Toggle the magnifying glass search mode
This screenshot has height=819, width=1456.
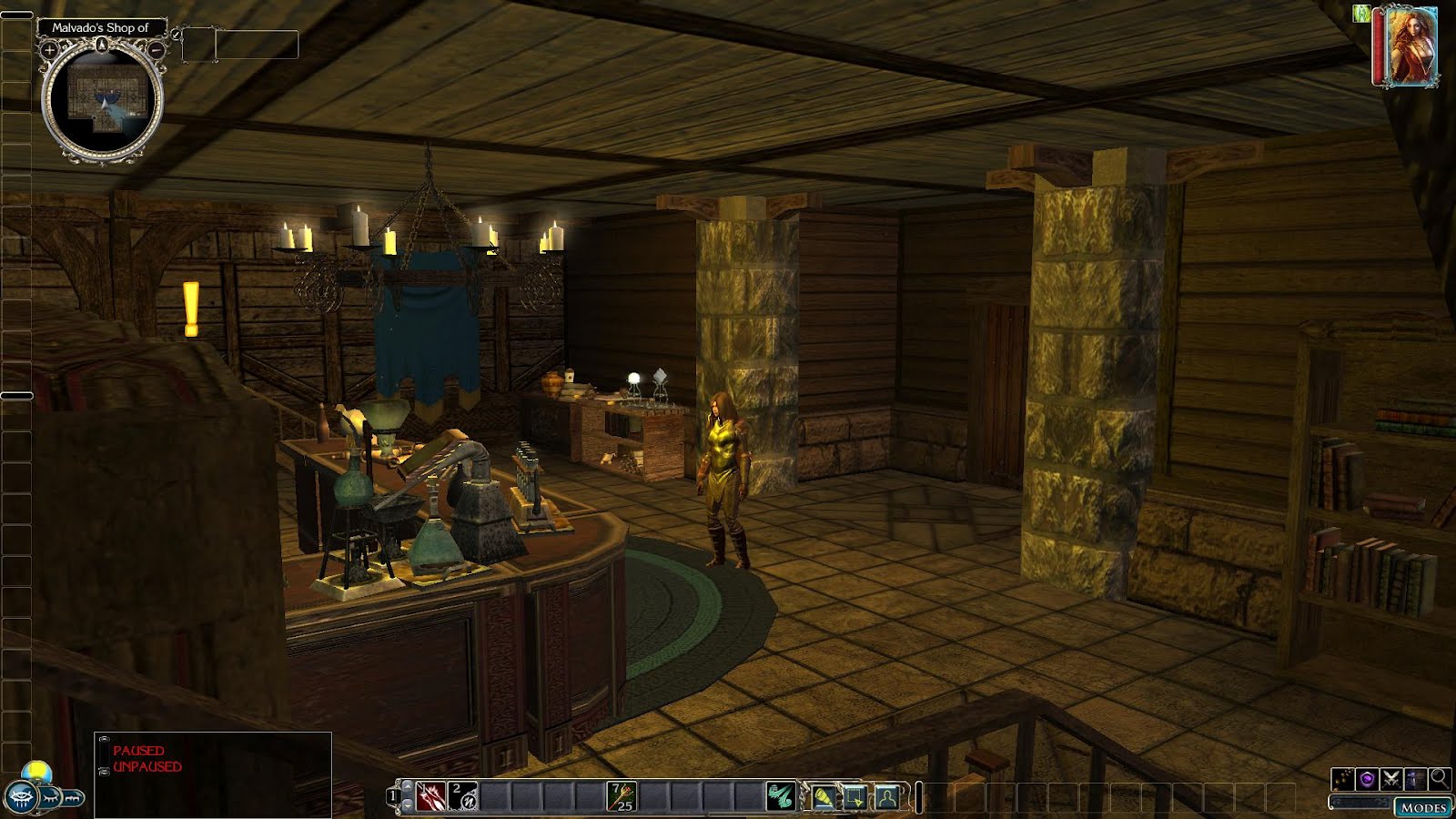pos(1439,779)
